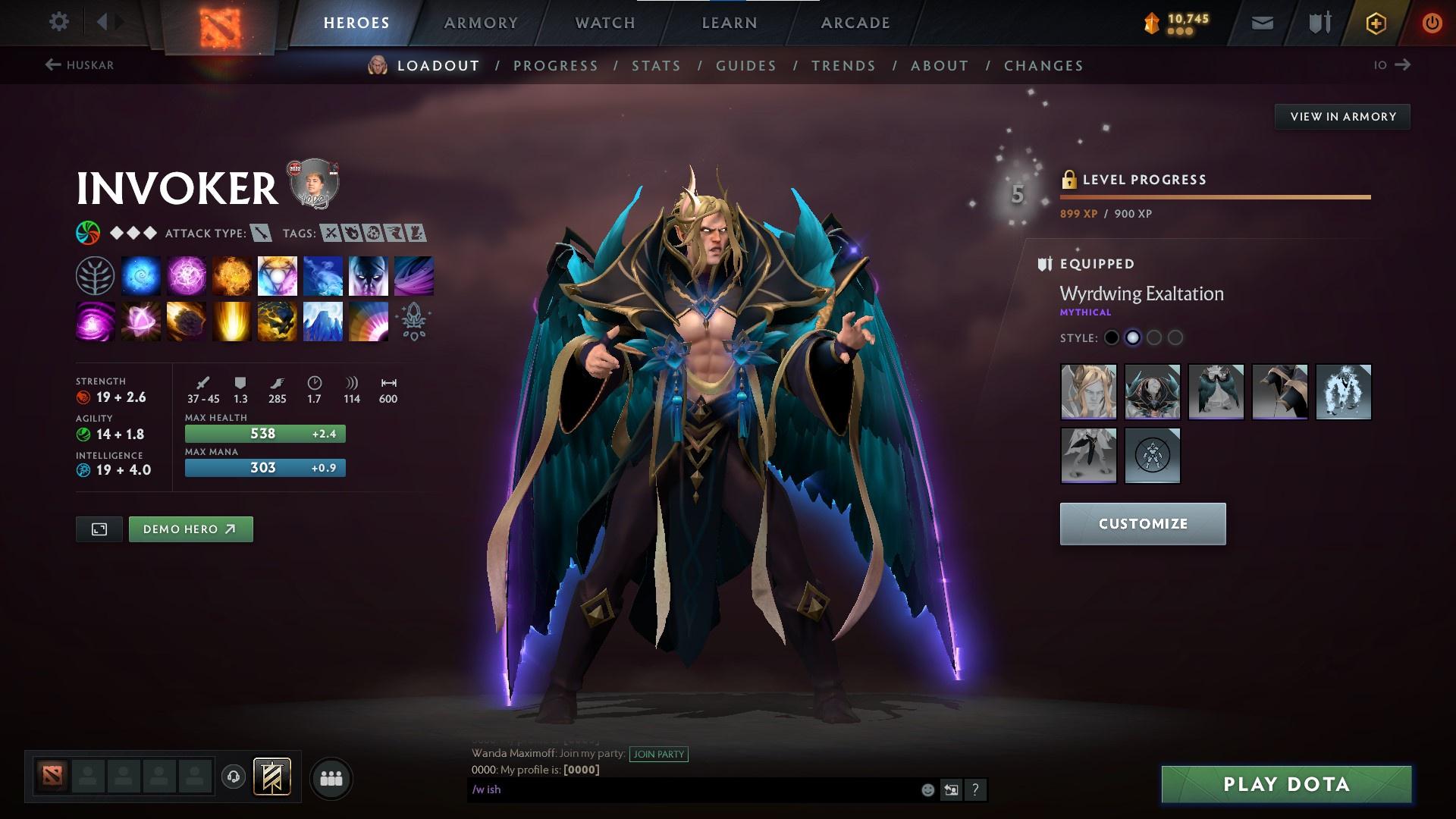Open the STATS section of the hero page
This screenshot has width=1456, height=819.
coord(656,66)
